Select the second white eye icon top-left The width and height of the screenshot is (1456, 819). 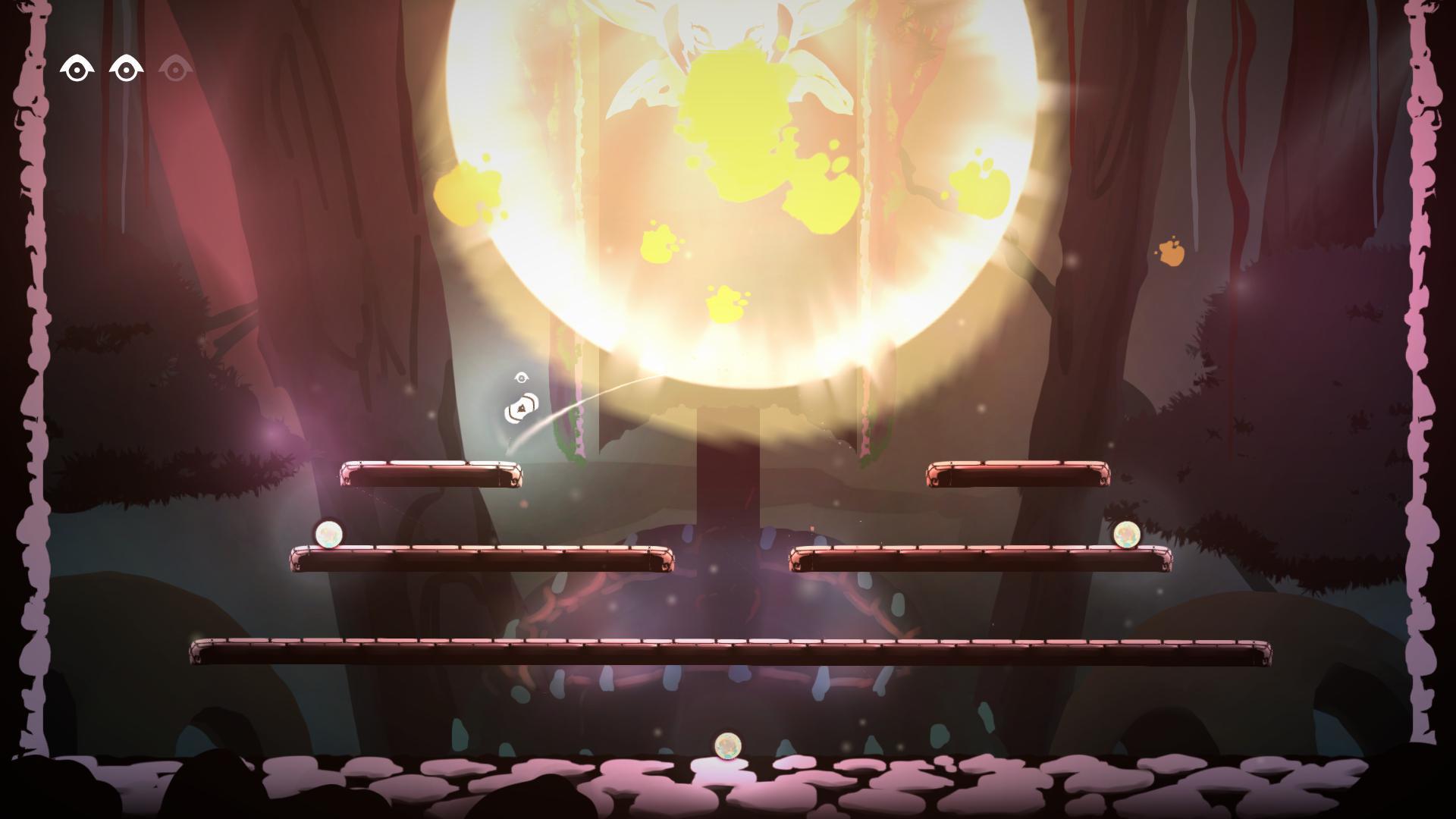tap(126, 67)
